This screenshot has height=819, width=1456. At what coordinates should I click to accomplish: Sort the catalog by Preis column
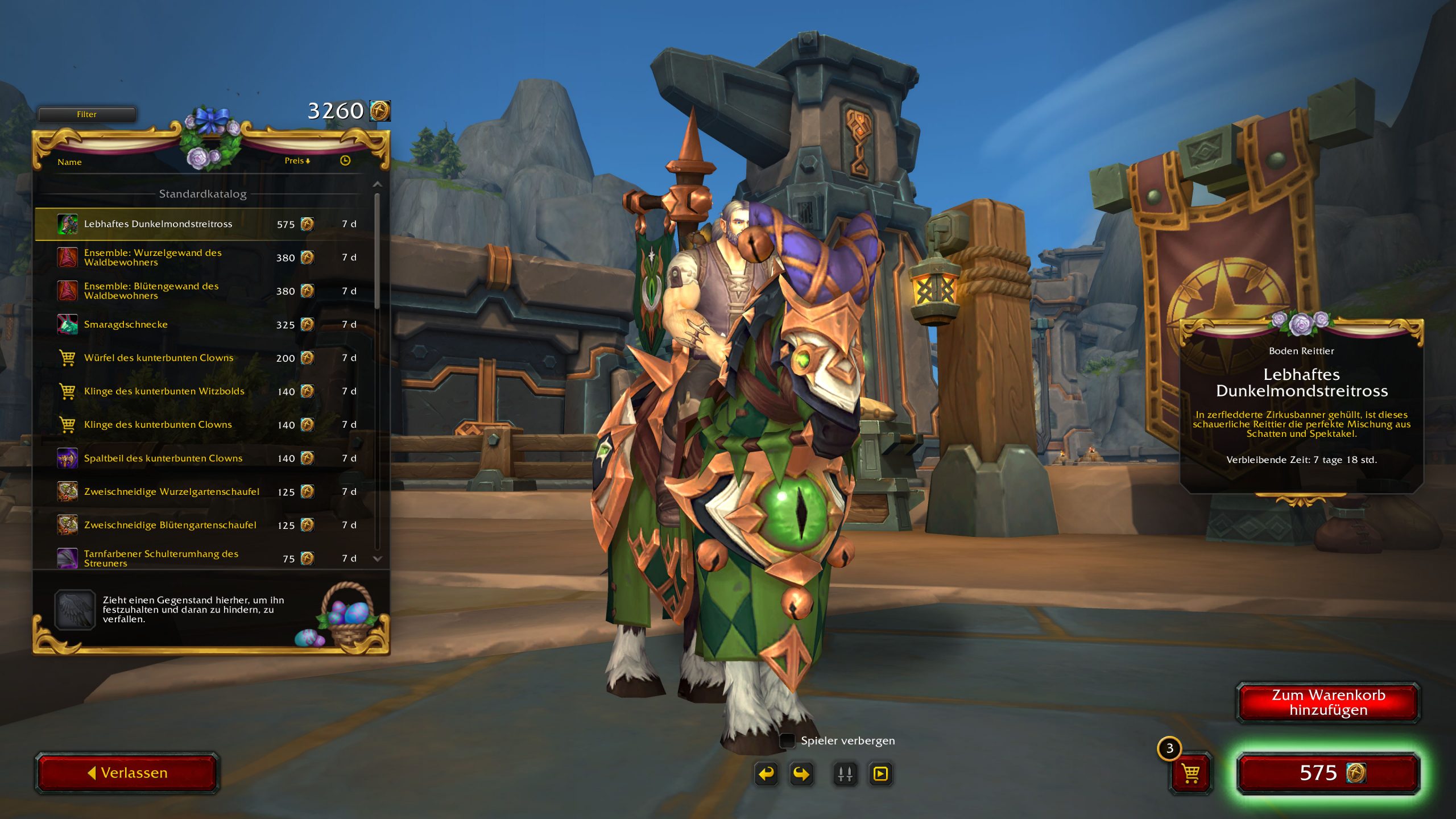(297, 161)
